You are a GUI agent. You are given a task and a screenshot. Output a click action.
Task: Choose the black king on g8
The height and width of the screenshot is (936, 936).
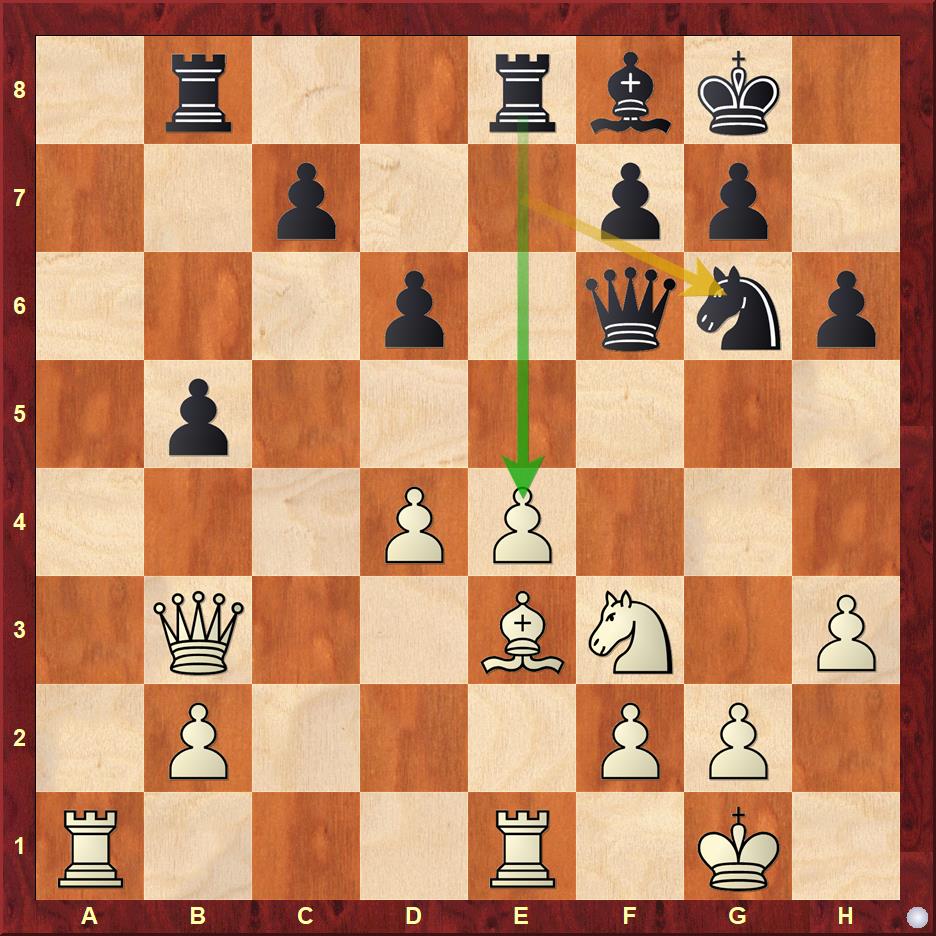point(738,90)
